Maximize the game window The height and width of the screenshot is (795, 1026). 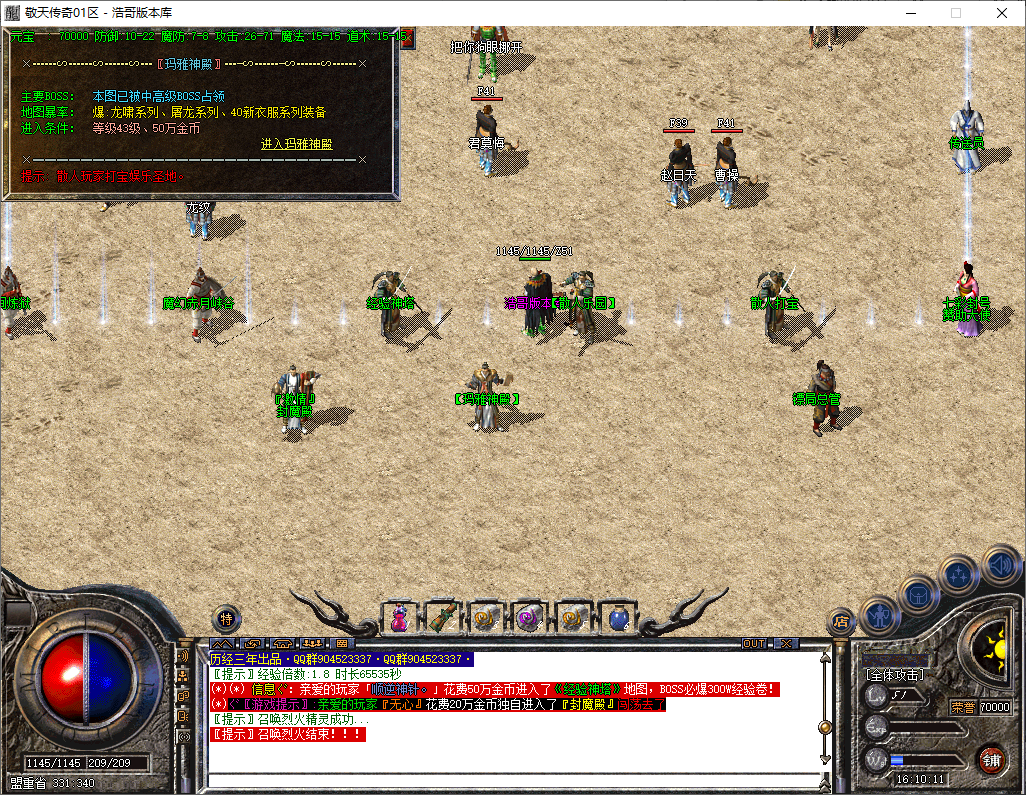click(956, 13)
